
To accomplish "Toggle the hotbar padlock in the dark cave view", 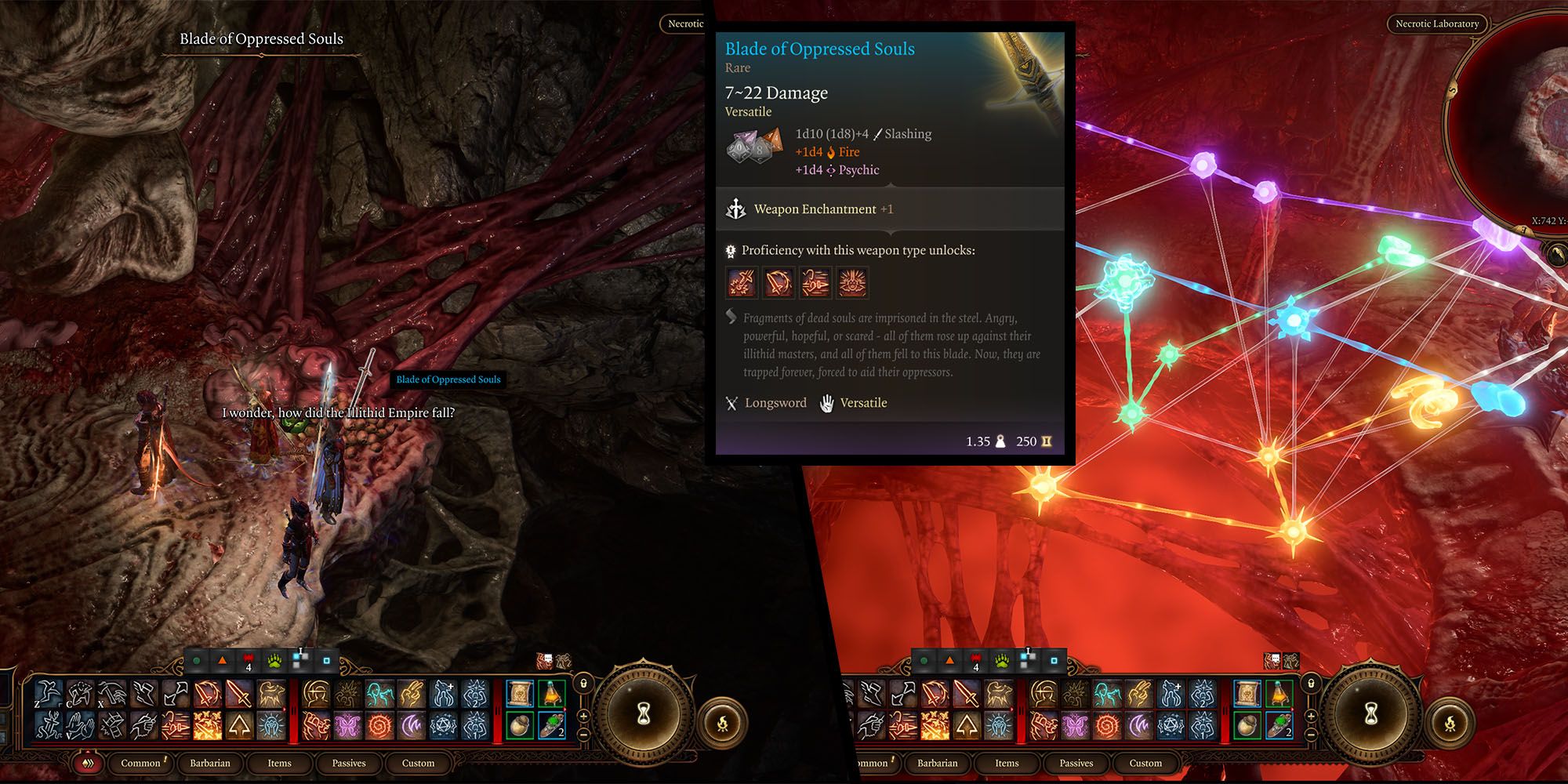I will click(584, 684).
